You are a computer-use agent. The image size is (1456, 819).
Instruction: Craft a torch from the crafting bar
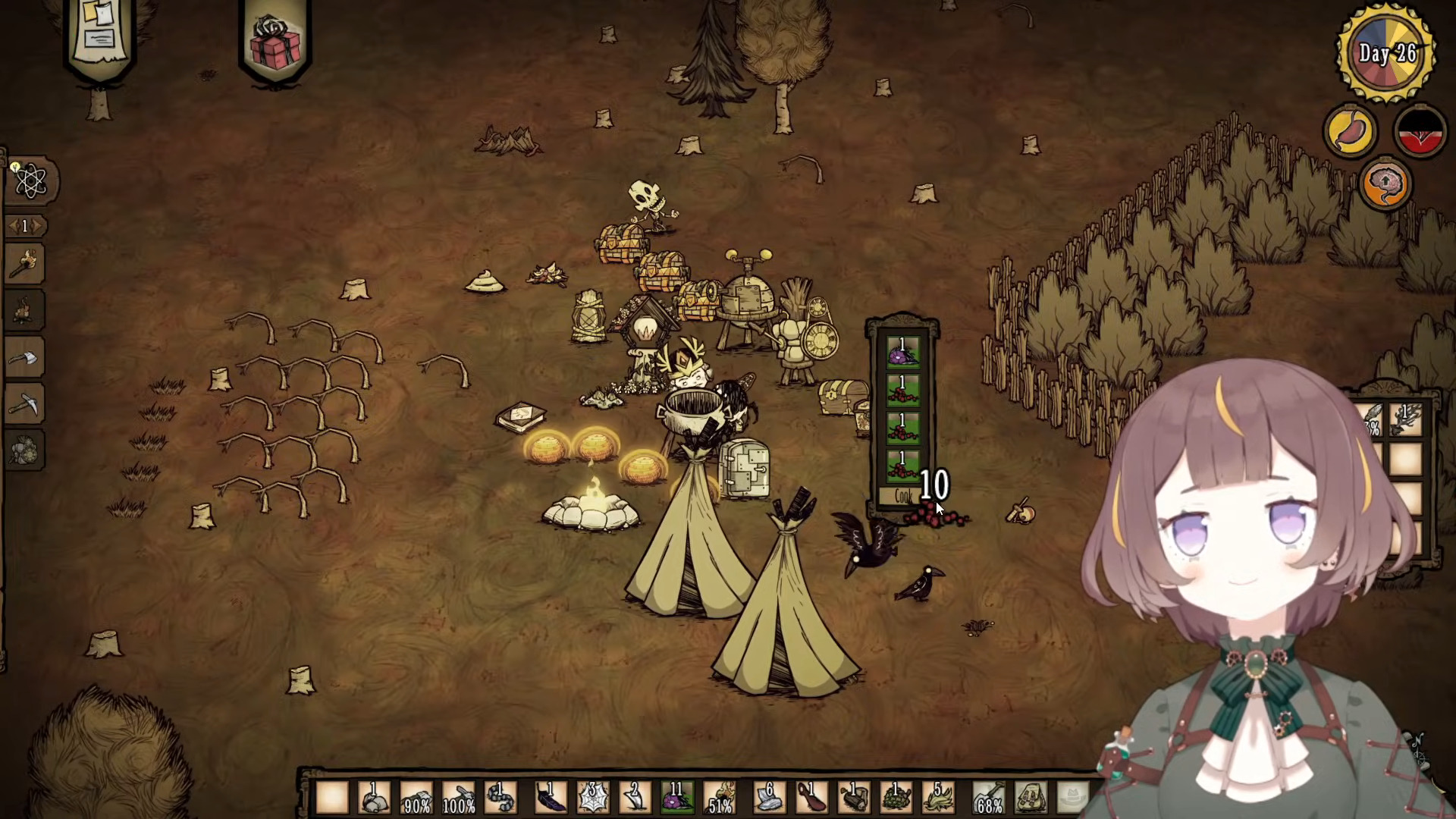(x=26, y=263)
